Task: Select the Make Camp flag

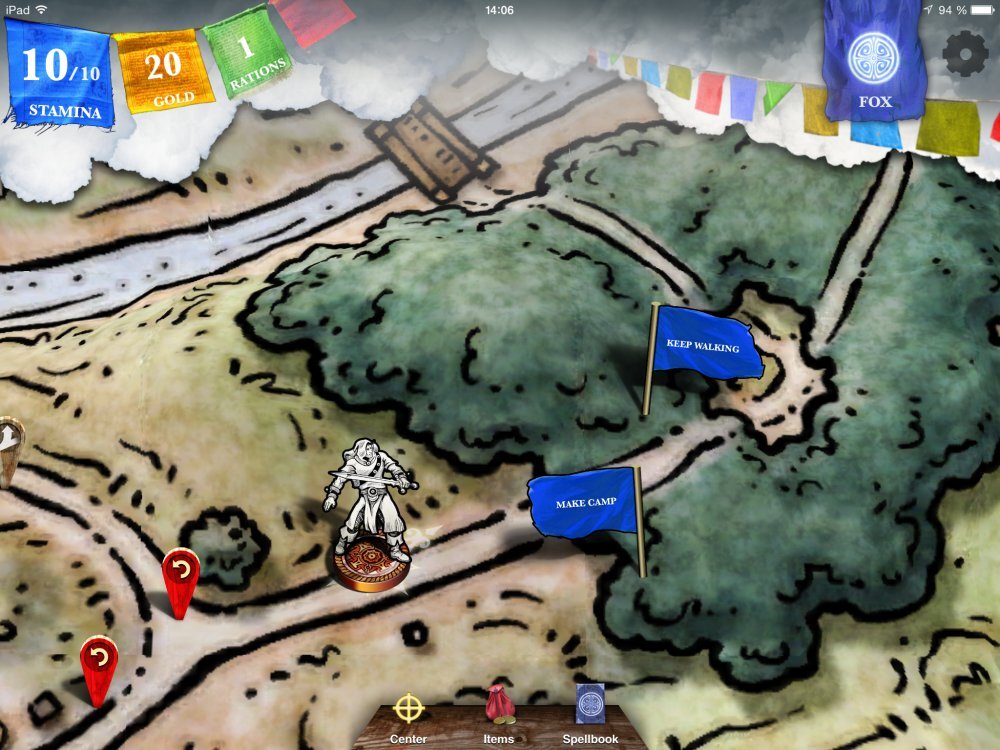Action: (x=586, y=503)
